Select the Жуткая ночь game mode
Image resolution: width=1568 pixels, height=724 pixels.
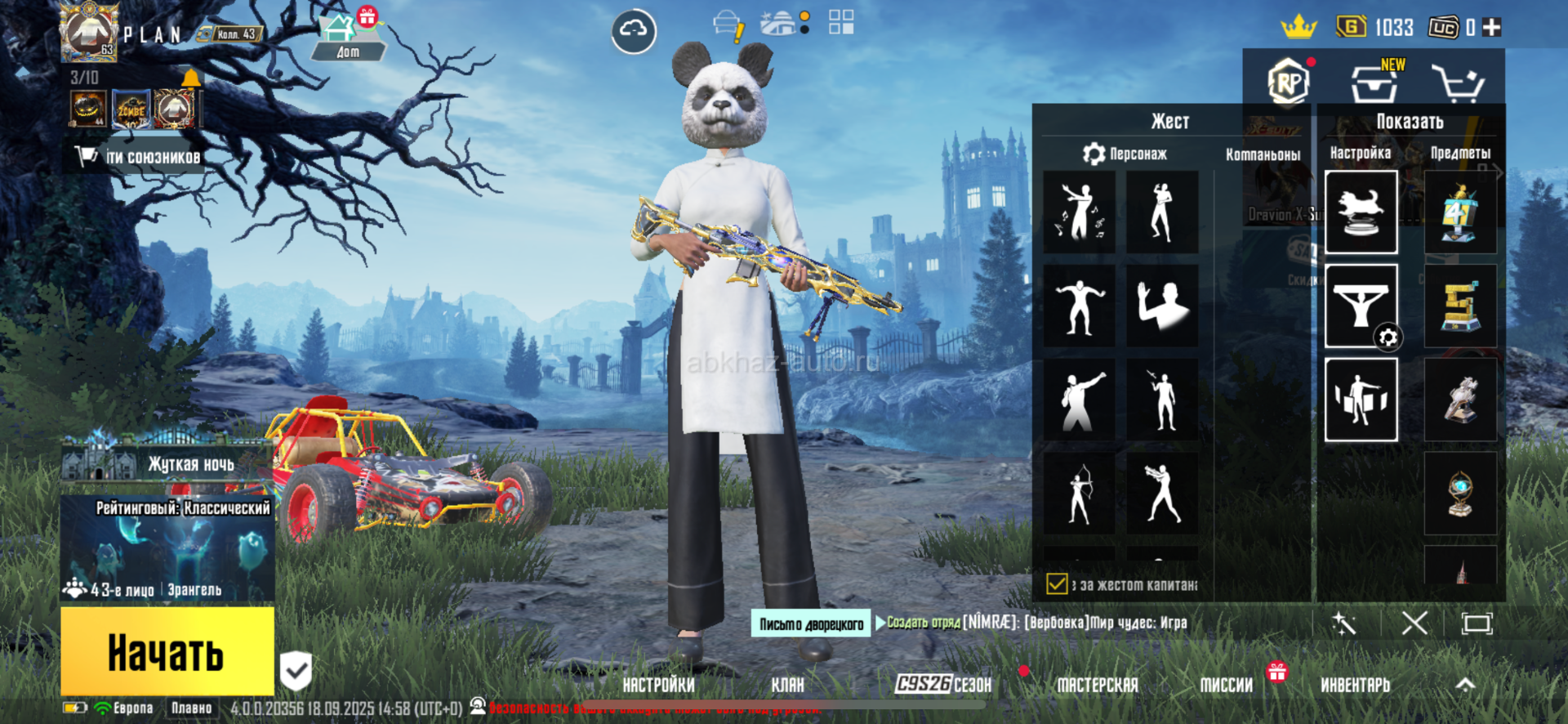(x=167, y=464)
